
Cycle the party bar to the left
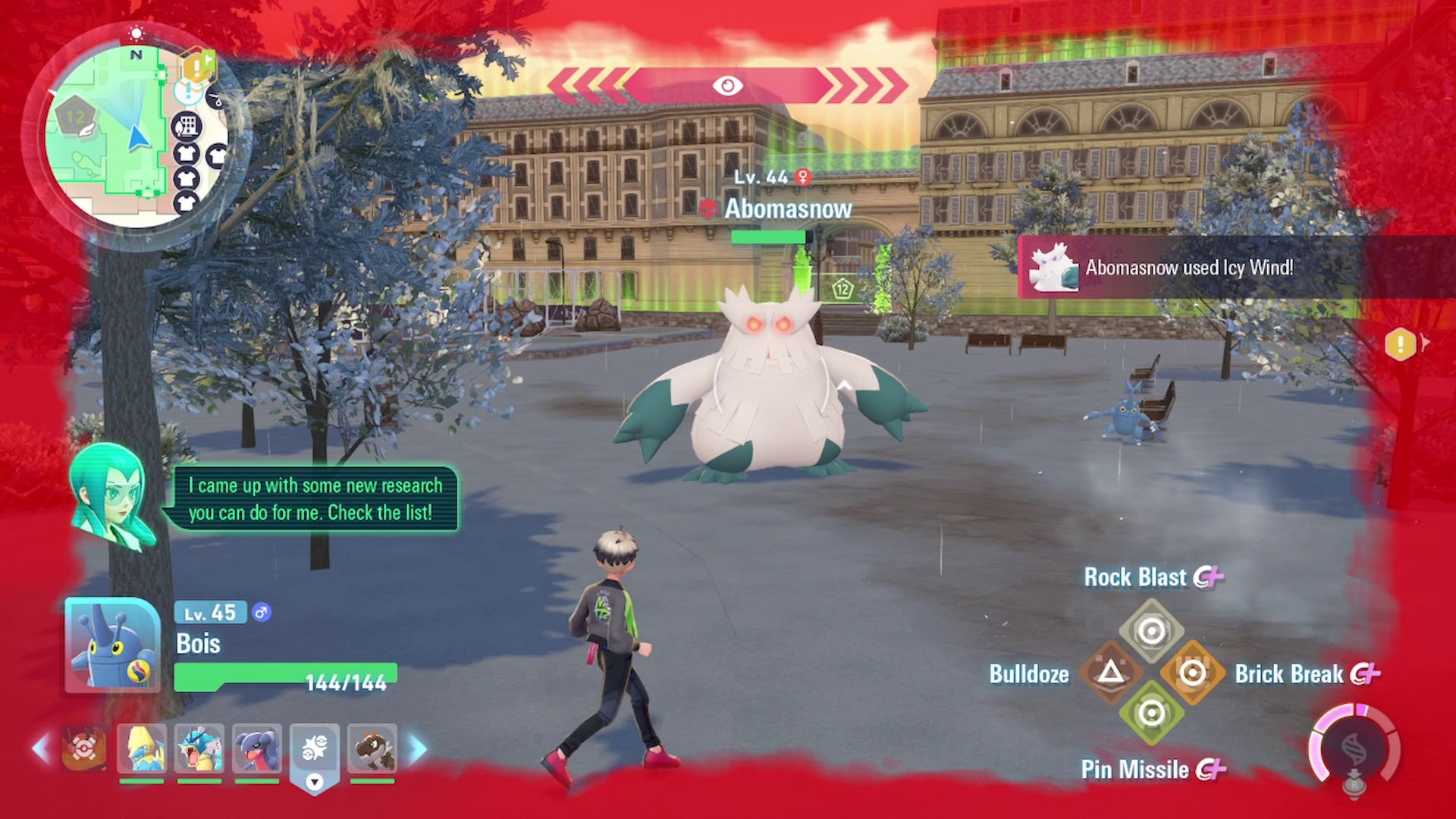pyautogui.click(x=42, y=748)
